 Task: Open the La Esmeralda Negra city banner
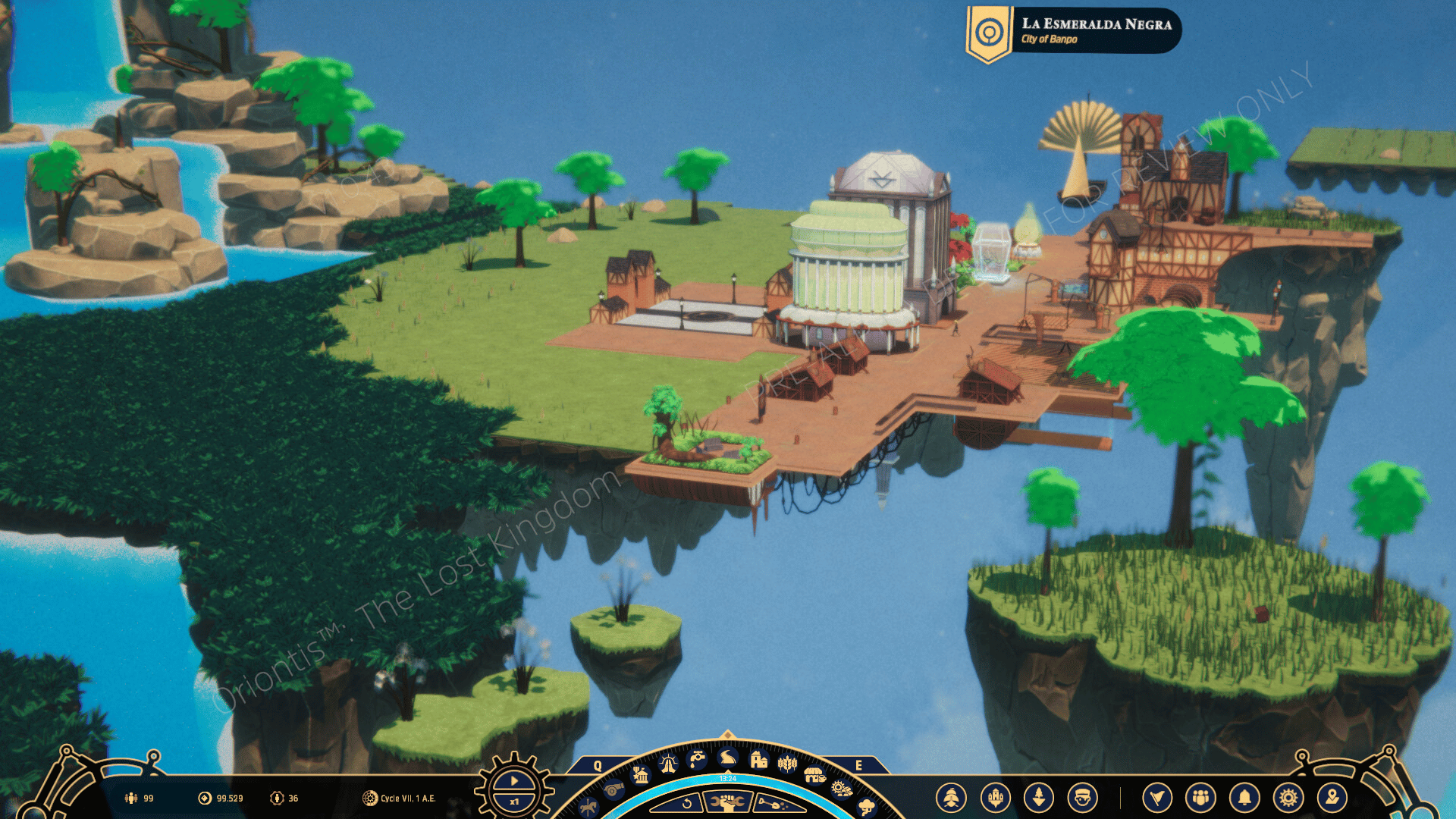[1074, 32]
